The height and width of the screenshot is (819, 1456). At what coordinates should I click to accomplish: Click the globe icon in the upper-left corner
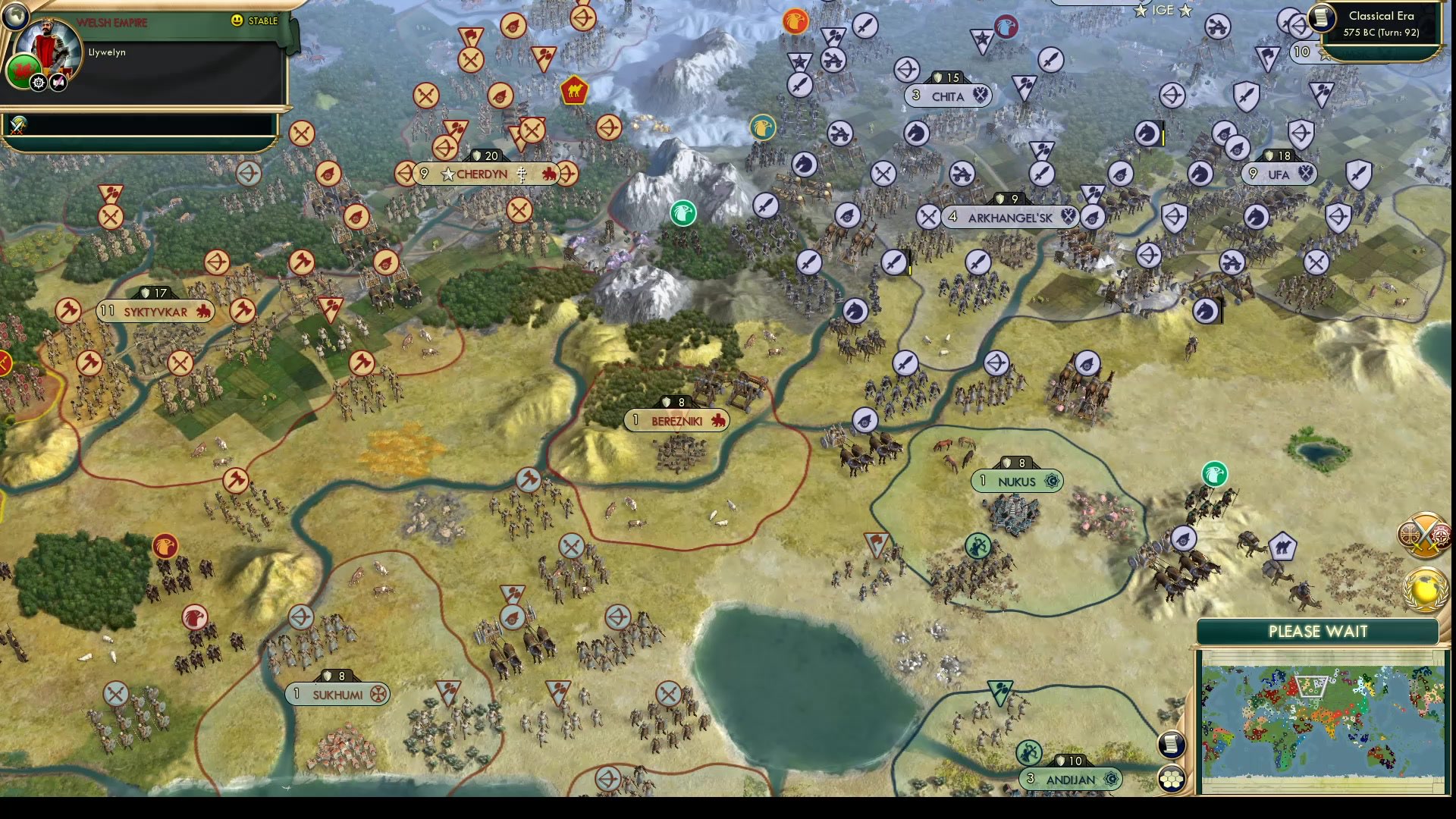(14, 17)
